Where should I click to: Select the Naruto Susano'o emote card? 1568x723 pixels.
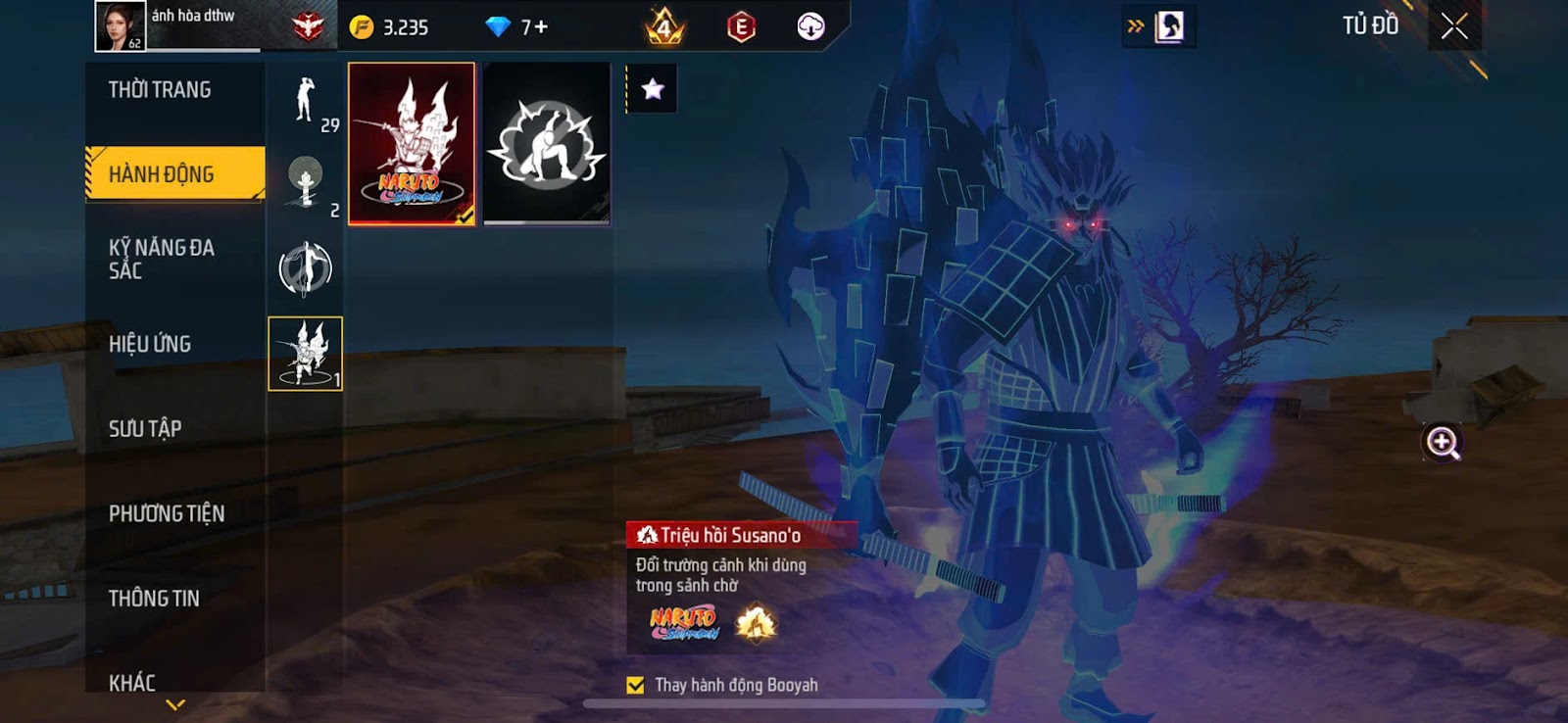(412, 144)
